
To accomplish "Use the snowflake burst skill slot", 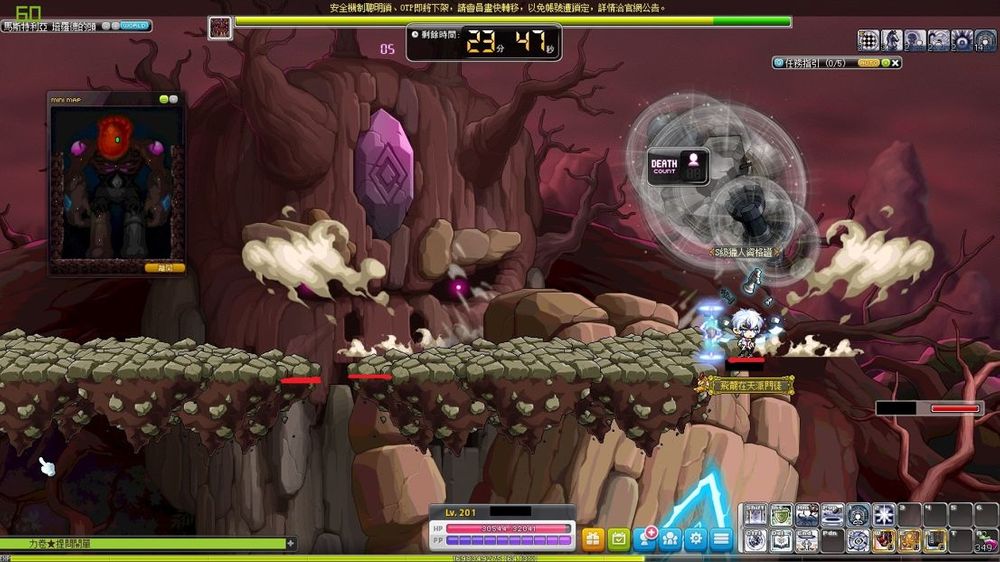I will (883, 515).
